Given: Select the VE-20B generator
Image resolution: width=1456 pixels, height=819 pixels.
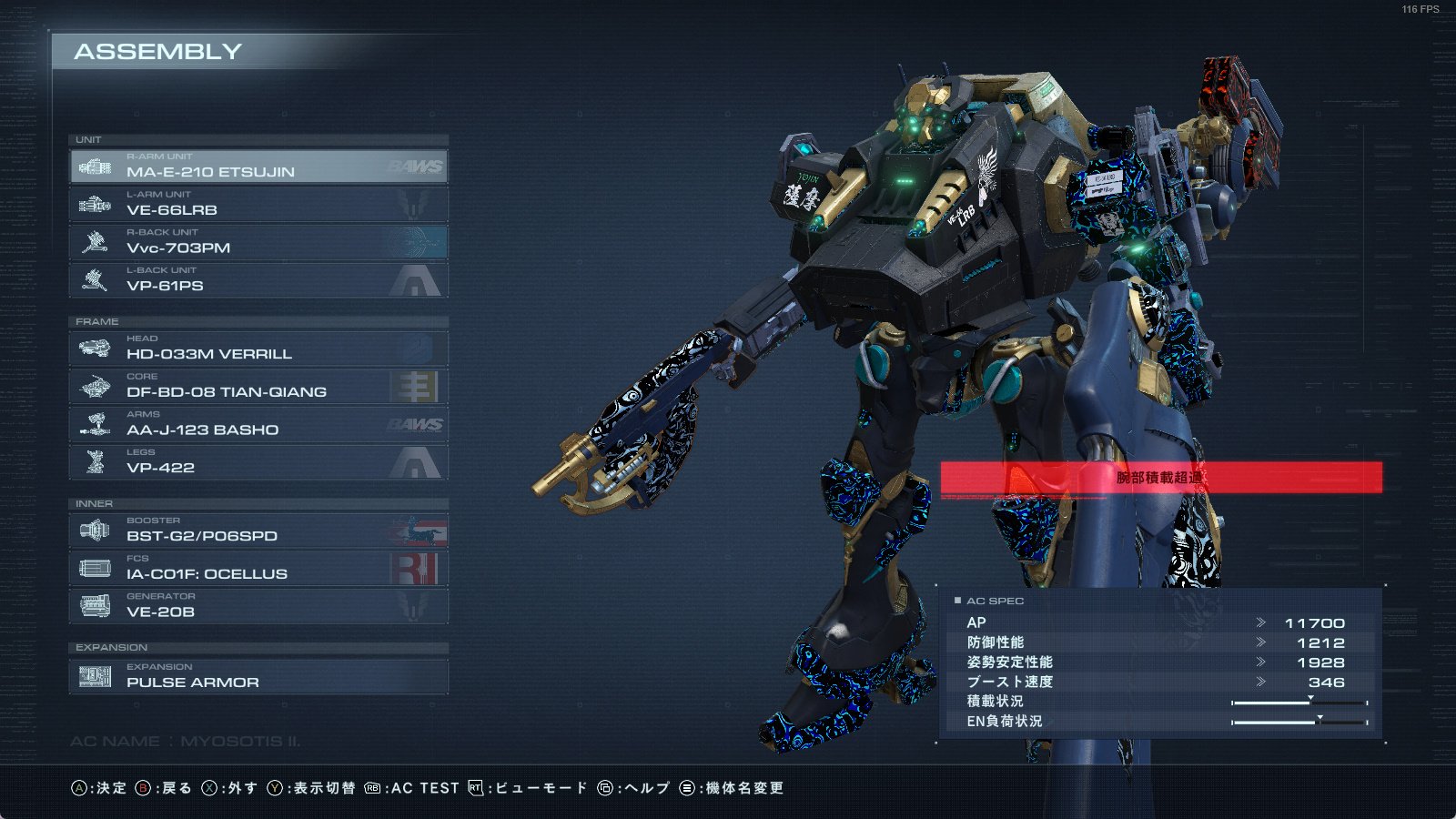Looking at the screenshot, I should (258, 606).
